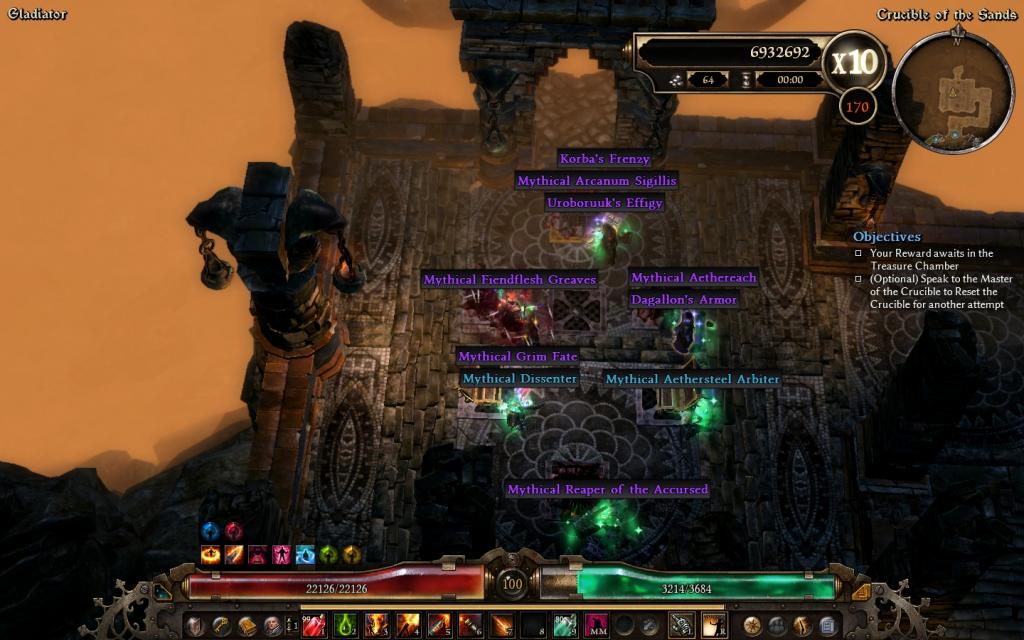The image size is (1024, 640).
Task: Pick up Mythical Fiendflesh Greaves
Action: point(509,280)
